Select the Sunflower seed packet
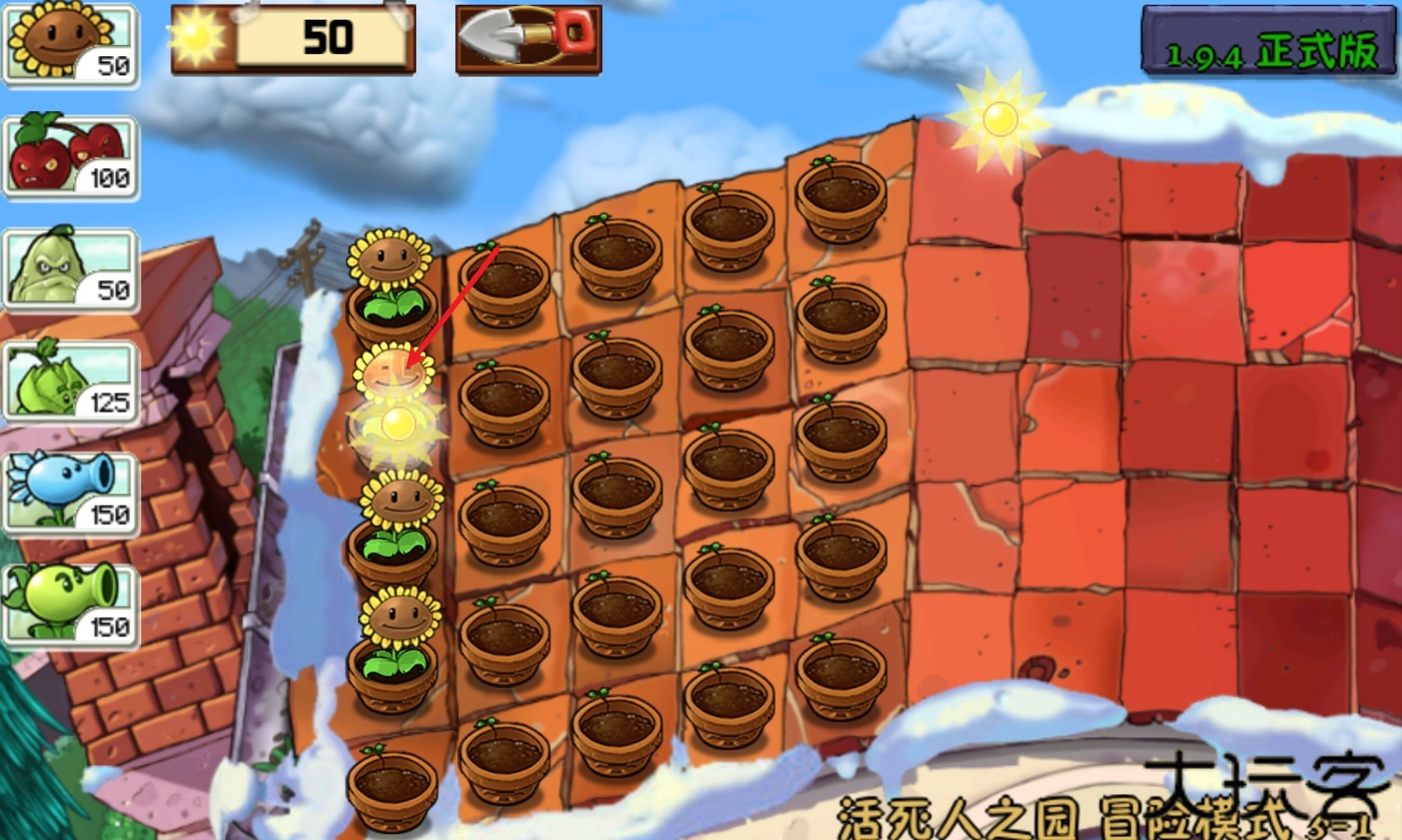Screen dimensions: 1402x840 point(70,45)
